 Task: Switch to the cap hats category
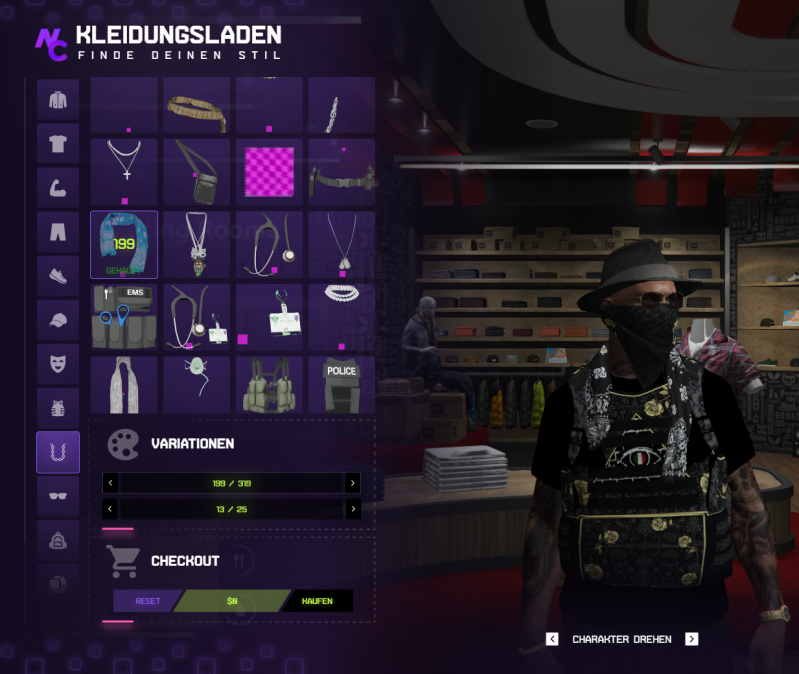58,320
